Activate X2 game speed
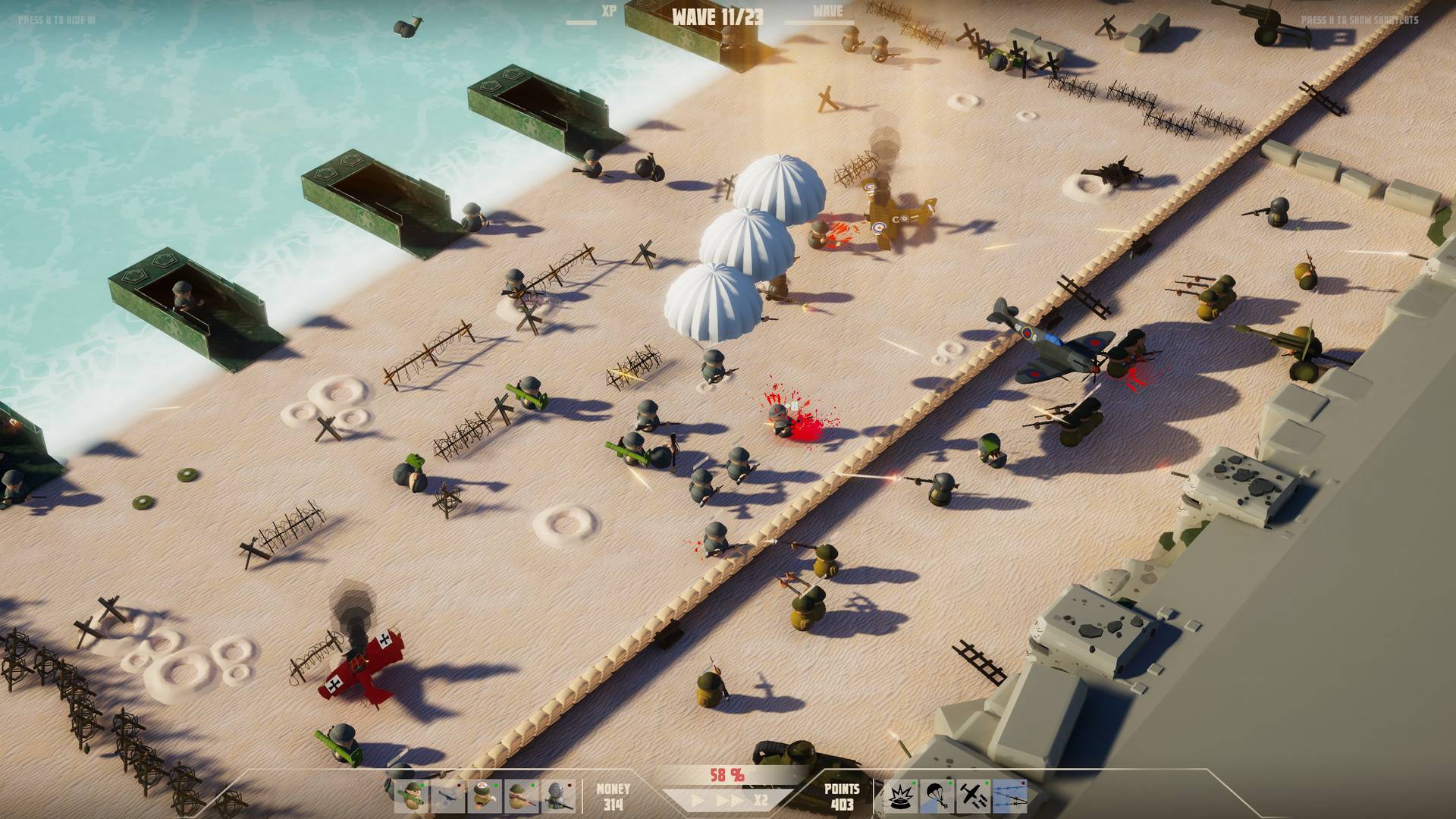1456x819 pixels. pos(761,800)
